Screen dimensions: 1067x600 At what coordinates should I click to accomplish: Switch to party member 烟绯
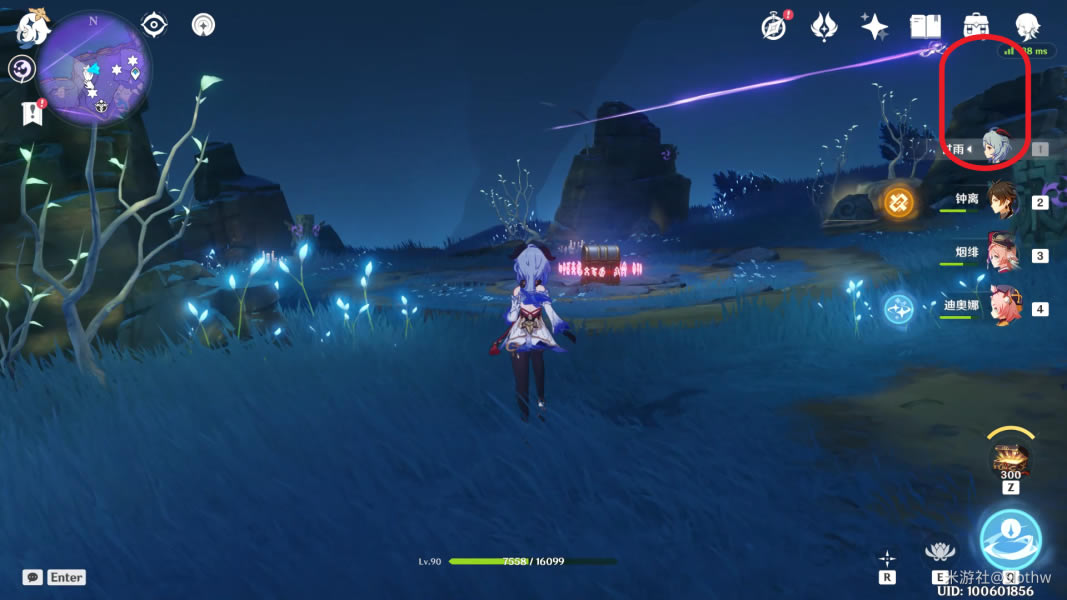click(1001, 254)
